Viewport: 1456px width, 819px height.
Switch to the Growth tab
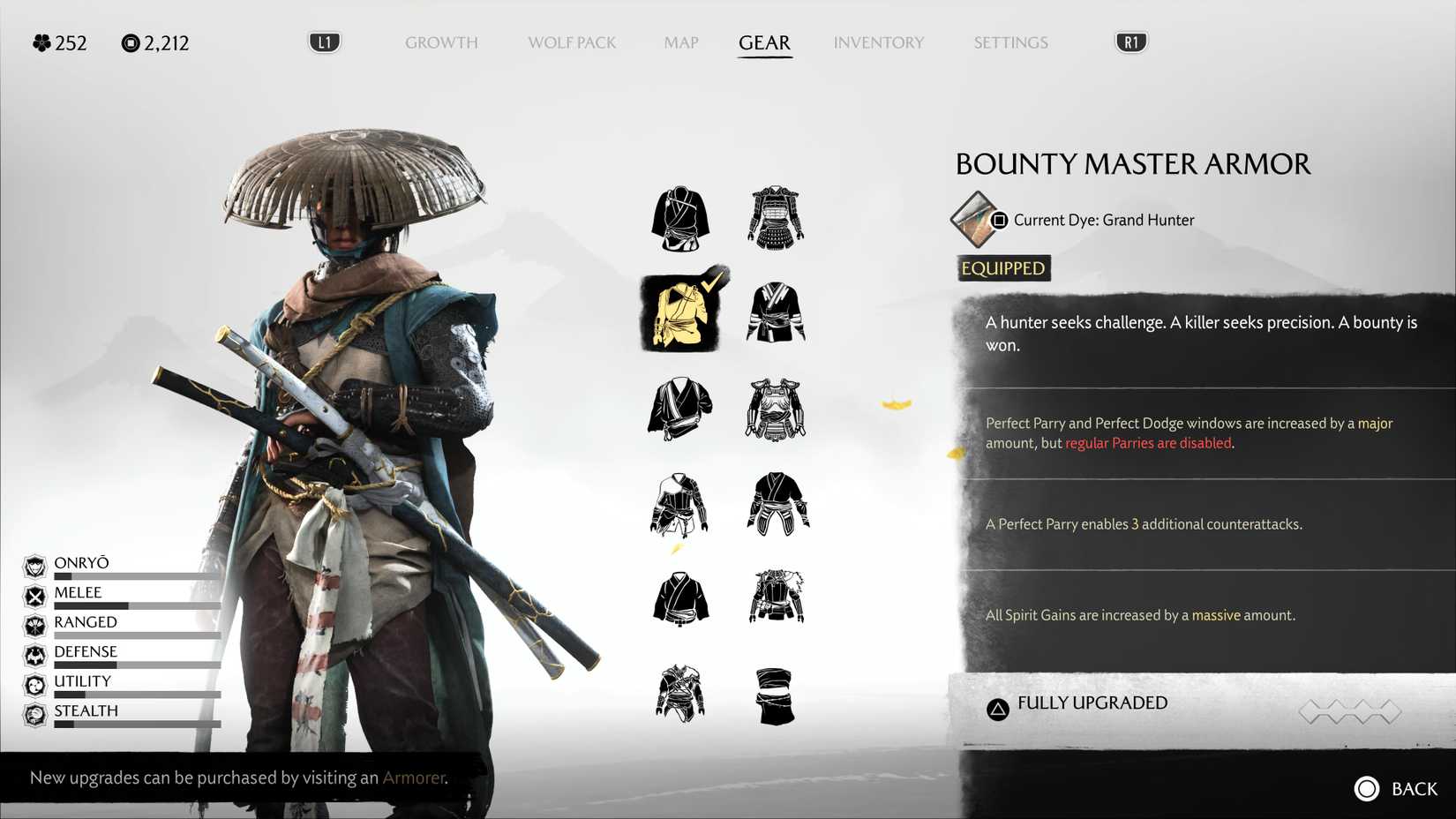441,42
